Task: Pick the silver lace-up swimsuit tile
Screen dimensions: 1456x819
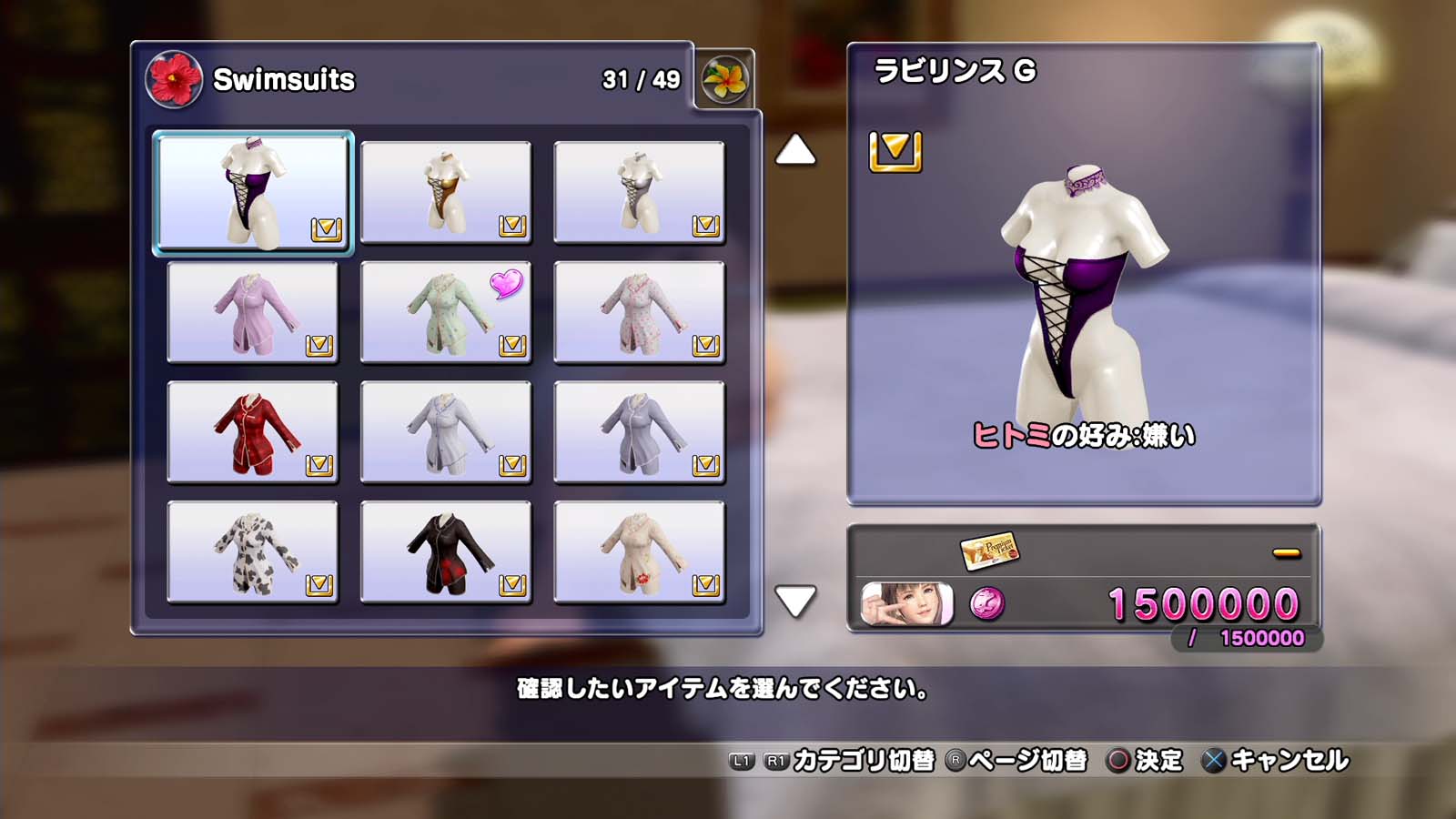Action: point(639,192)
